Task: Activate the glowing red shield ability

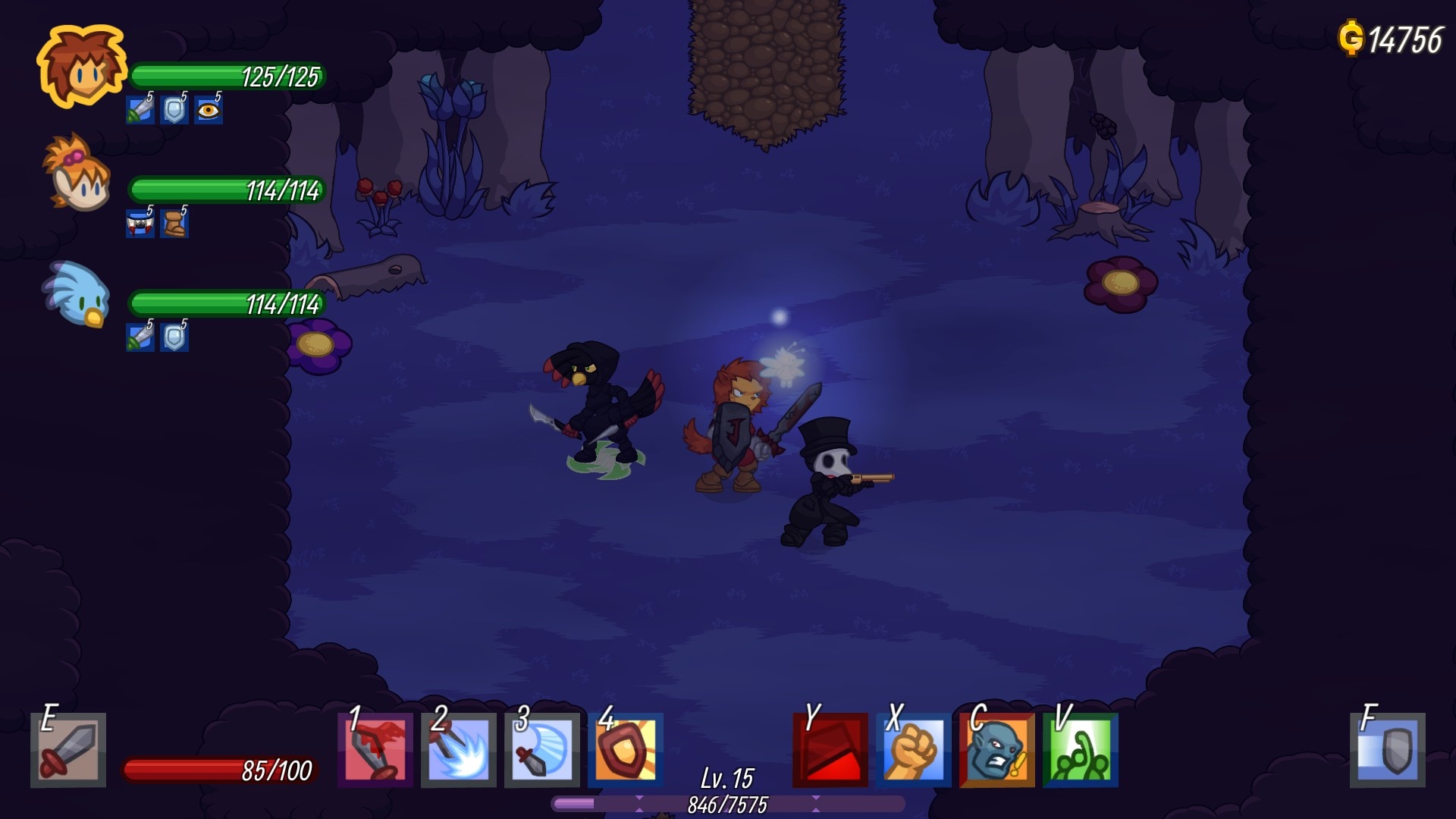Action: 626,750
